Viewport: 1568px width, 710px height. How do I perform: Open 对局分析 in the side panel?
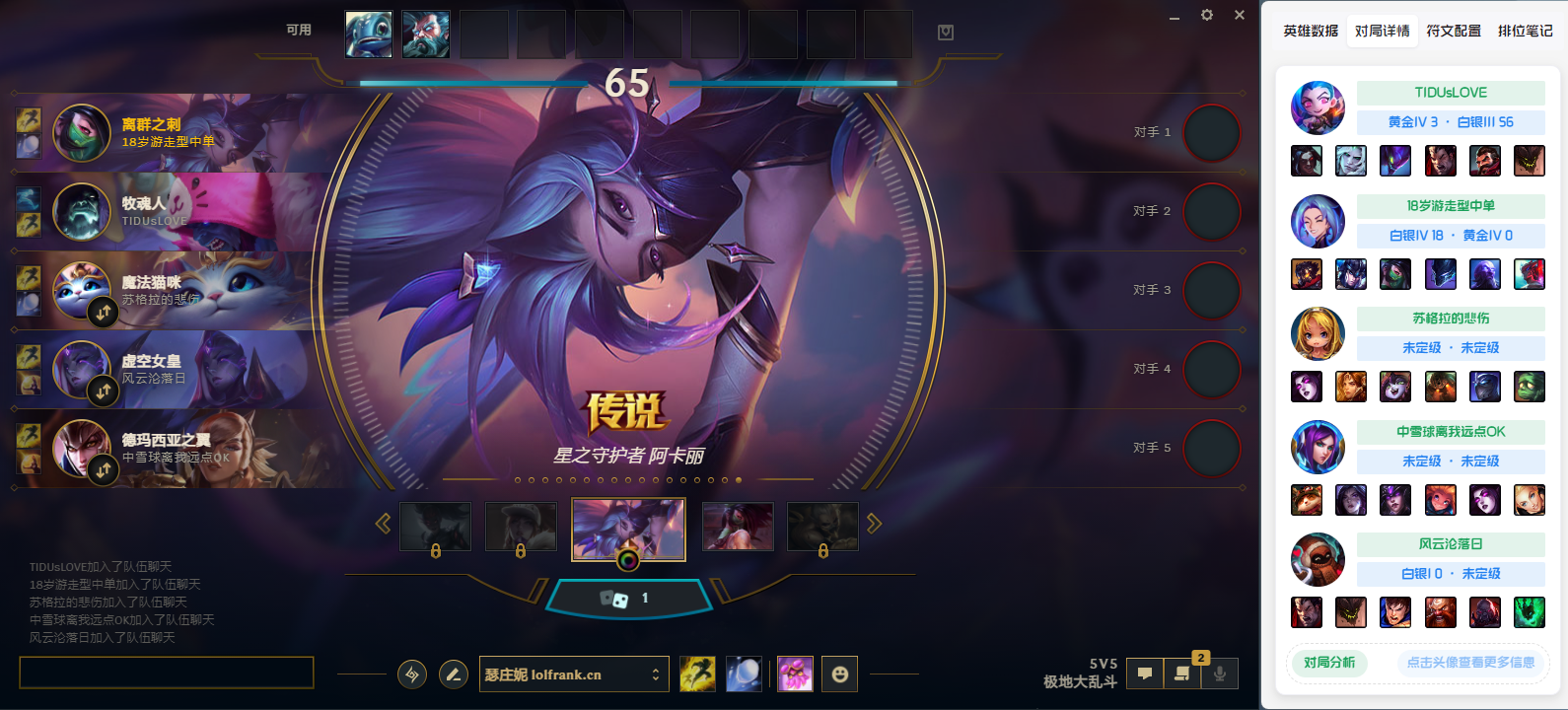pyautogui.click(x=1328, y=663)
